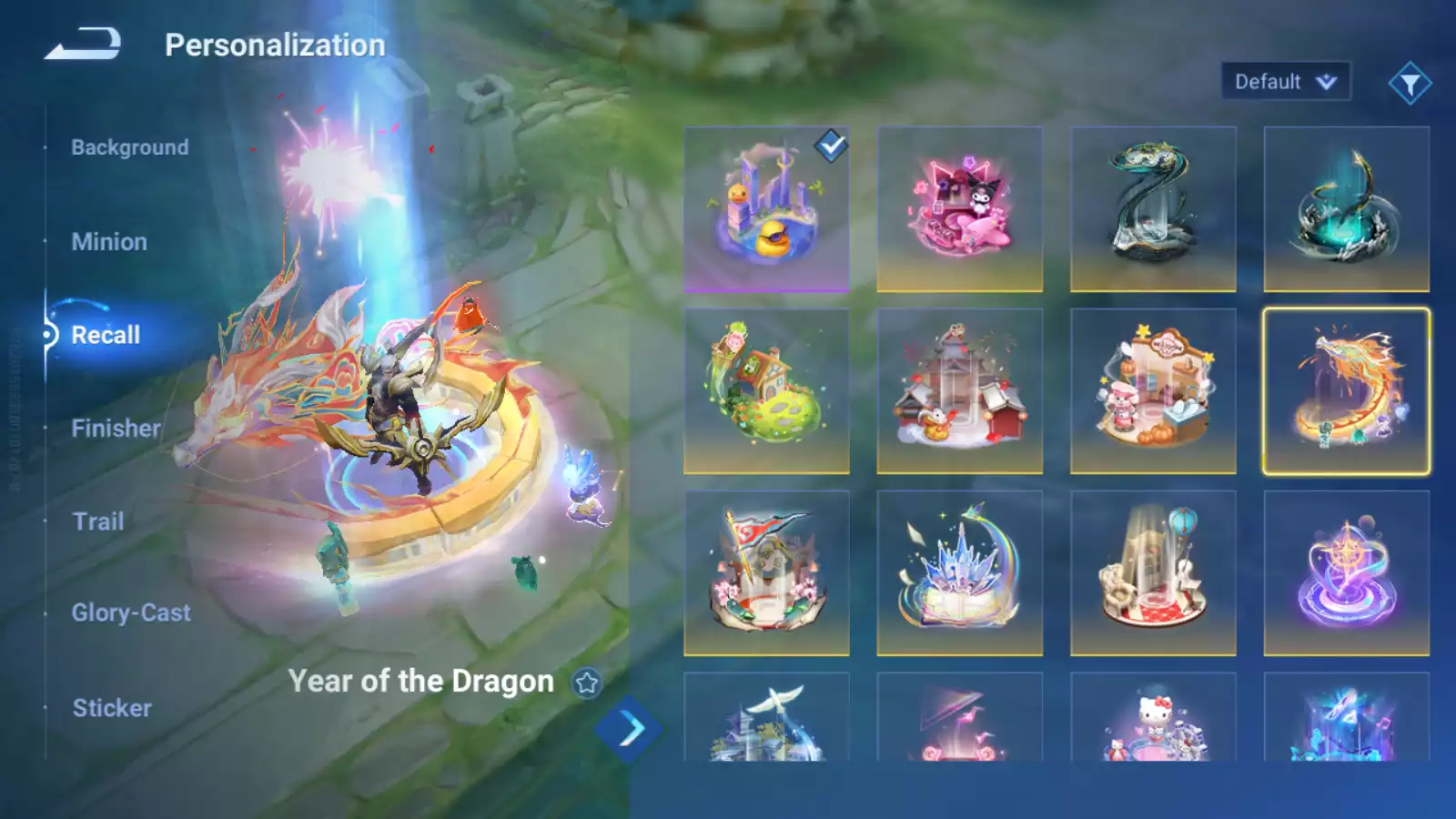
Task: Choose the Kuromi pink recall effect
Action: point(959,209)
